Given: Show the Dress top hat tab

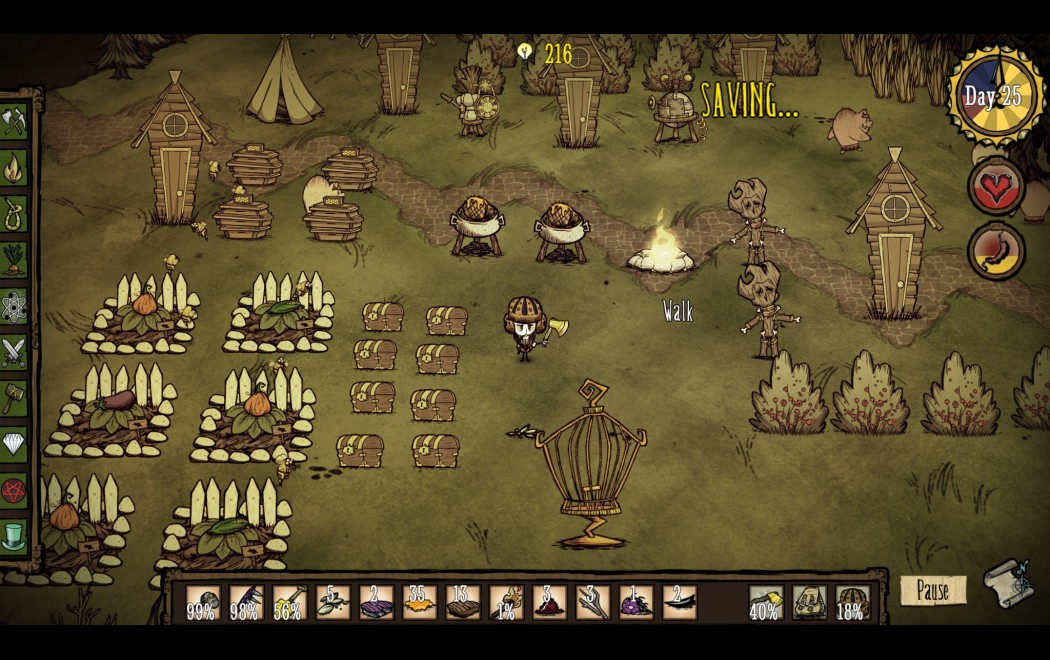Looking at the screenshot, I should point(14,536).
